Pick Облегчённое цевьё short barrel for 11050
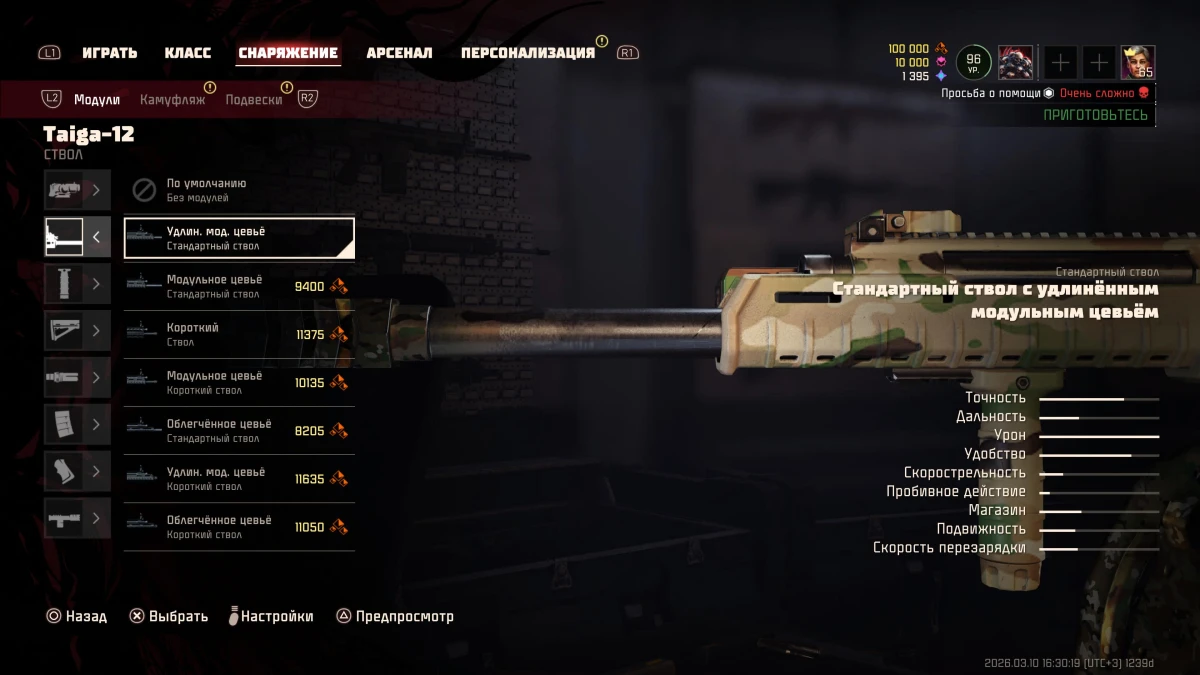The width and height of the screenshot is (1200, 675). pyautogui.click(x=239, y=526)
